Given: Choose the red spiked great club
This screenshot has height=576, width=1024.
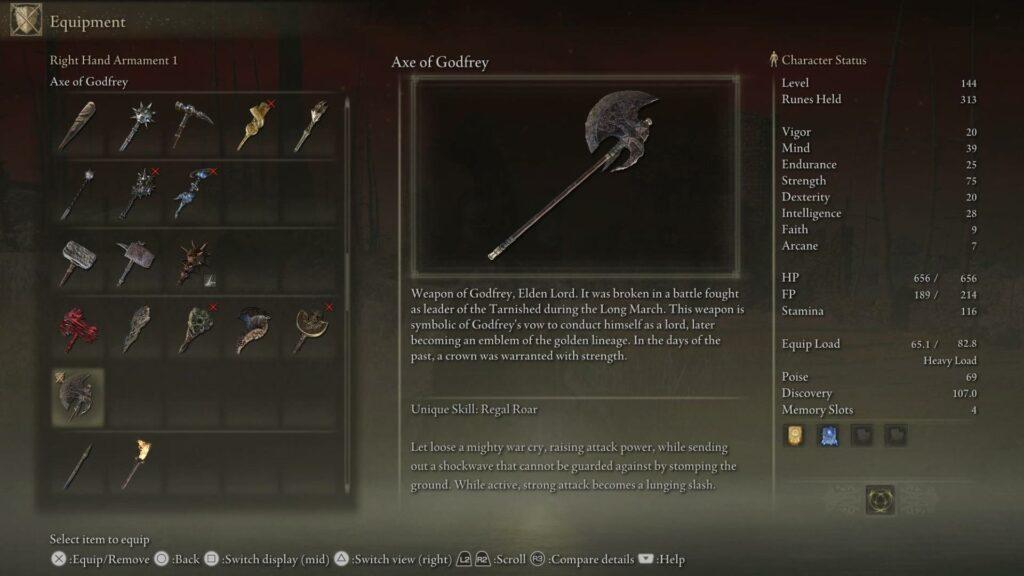Looking at the screenshot, I should coord(194,263).
